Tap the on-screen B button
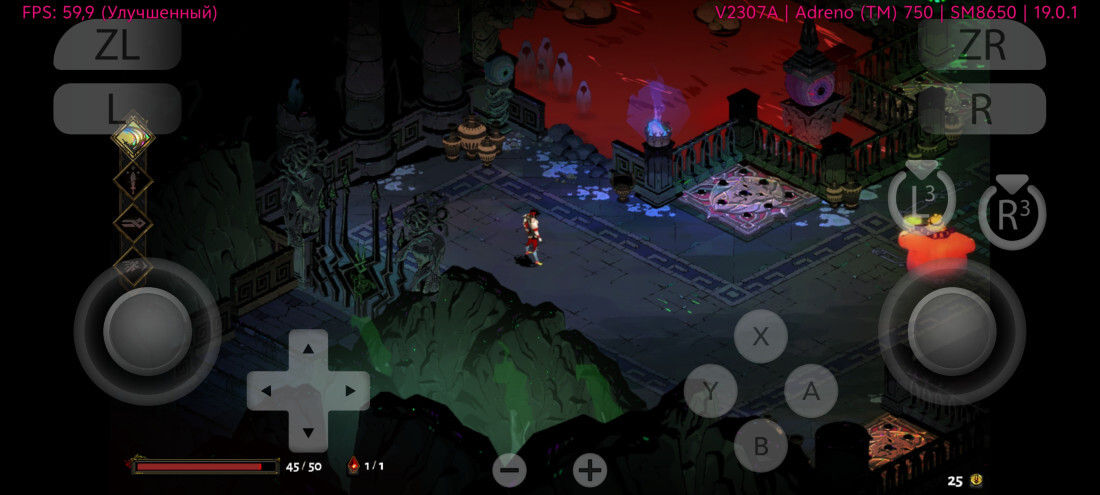The width and height of the screenshot is (1100, 495). [x=761, y=445]
